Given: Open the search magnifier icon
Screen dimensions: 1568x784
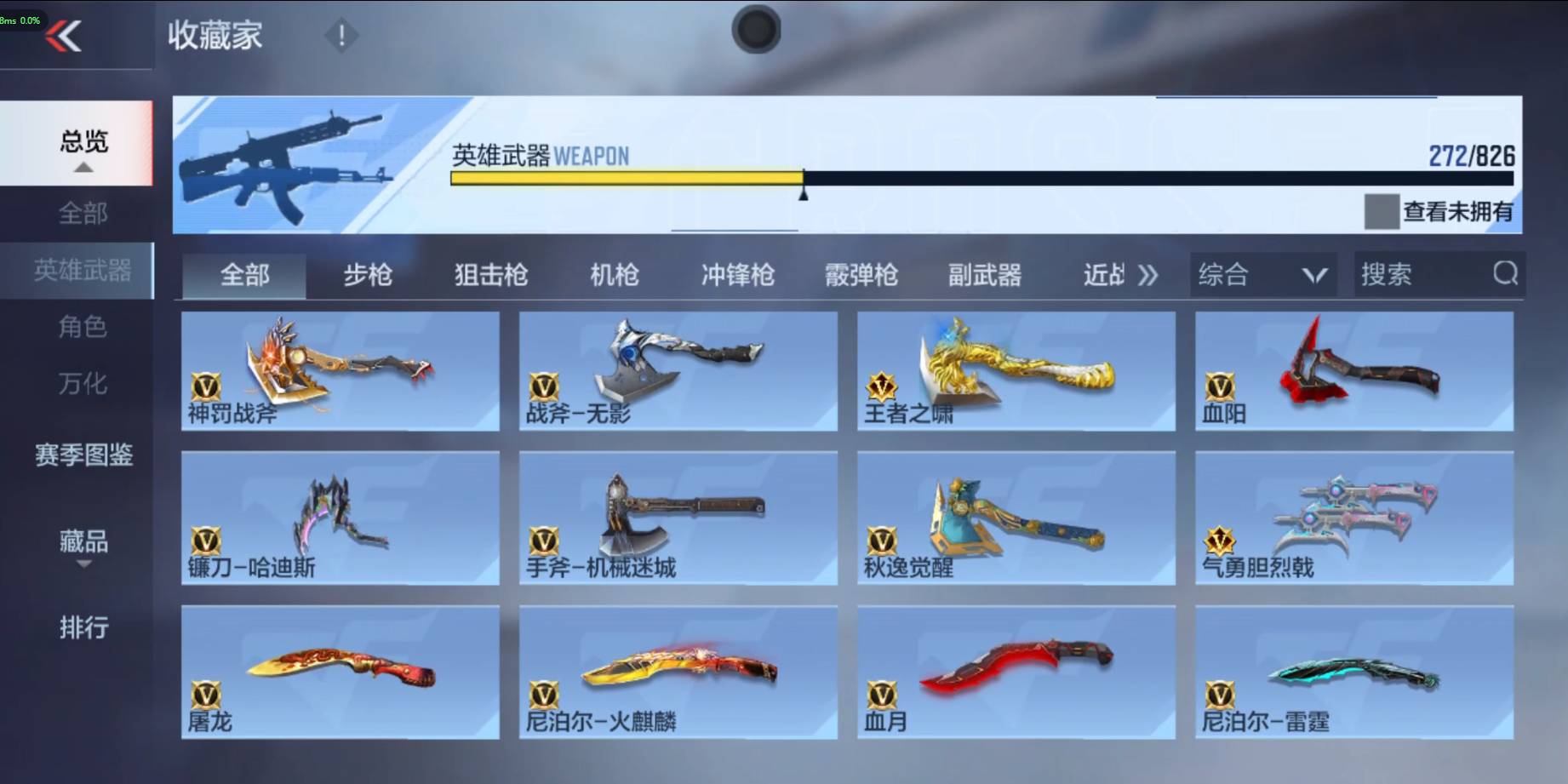Looking at the screenshot, I should 1506,274.
